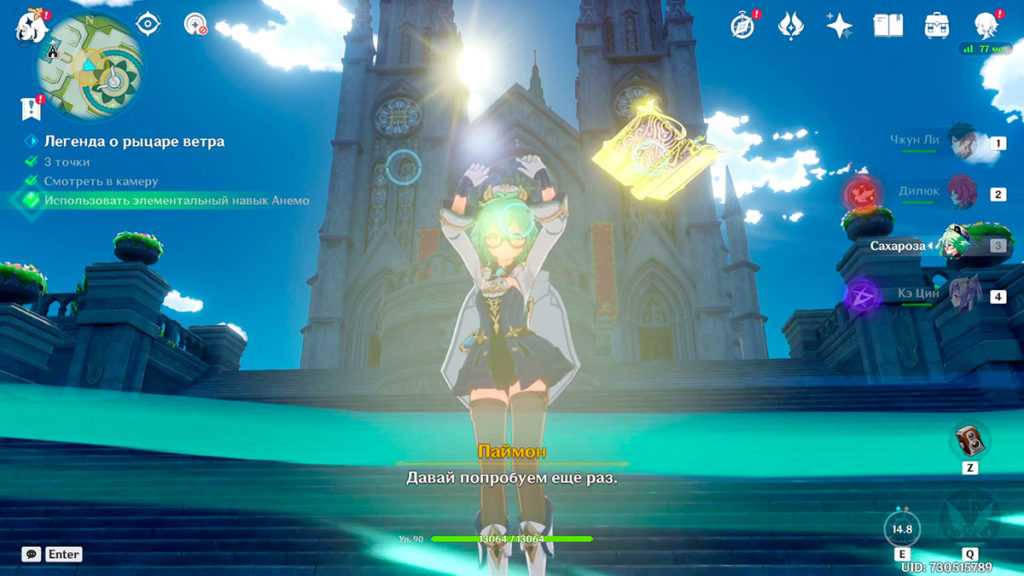Open the inventory backpack icon
This screenshot has width=1024, height=576.
[x=937, y=25]
